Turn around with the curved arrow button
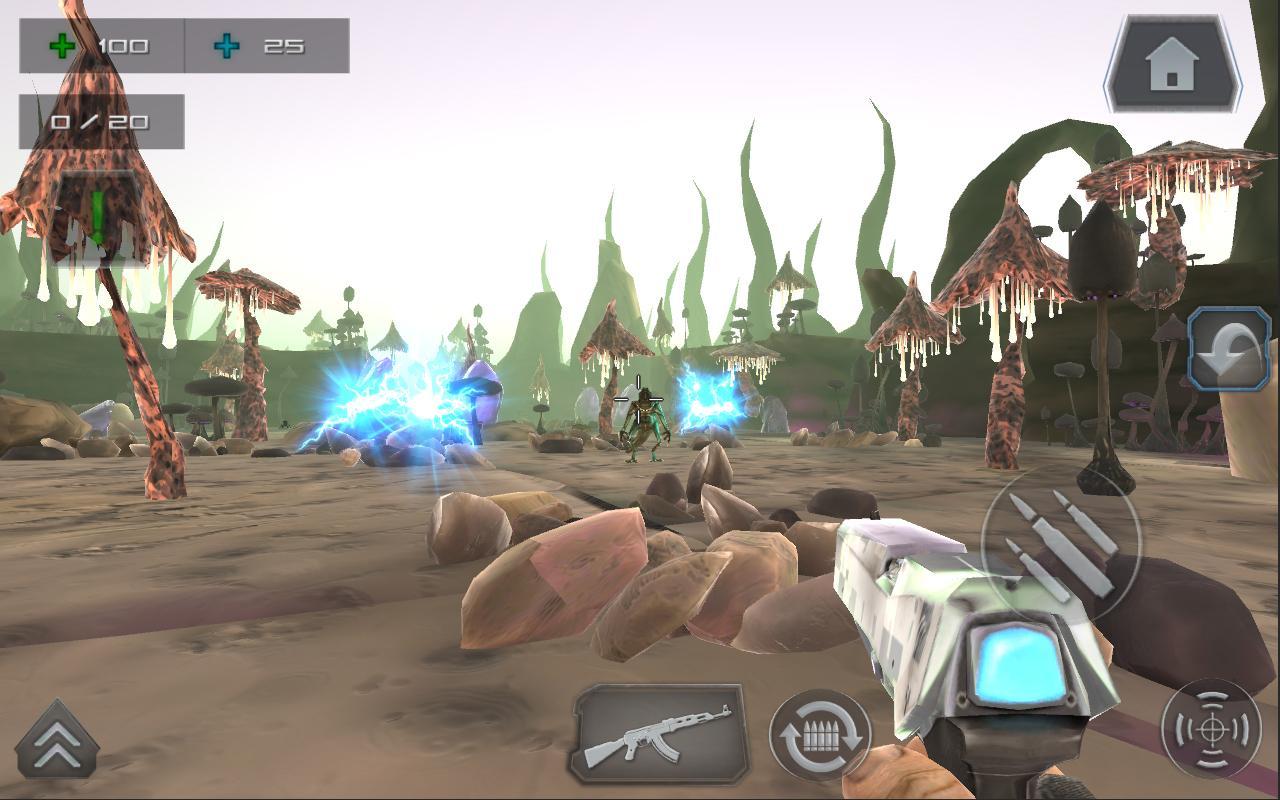 coord(1229,348)
